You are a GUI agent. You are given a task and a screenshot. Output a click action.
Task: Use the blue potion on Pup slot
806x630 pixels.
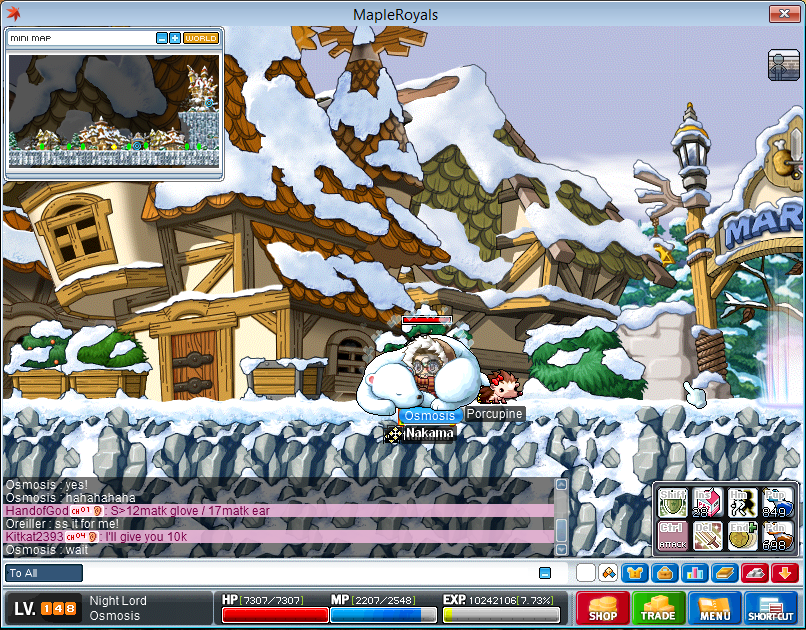[777, 502]
